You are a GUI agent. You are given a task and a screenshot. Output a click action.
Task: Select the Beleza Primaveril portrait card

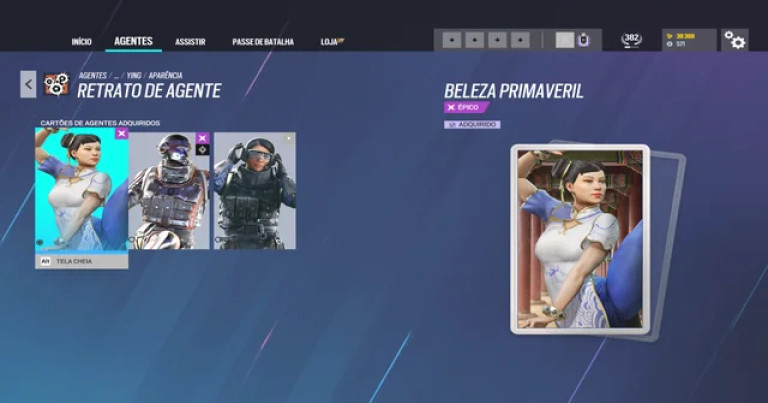(82, 189)
